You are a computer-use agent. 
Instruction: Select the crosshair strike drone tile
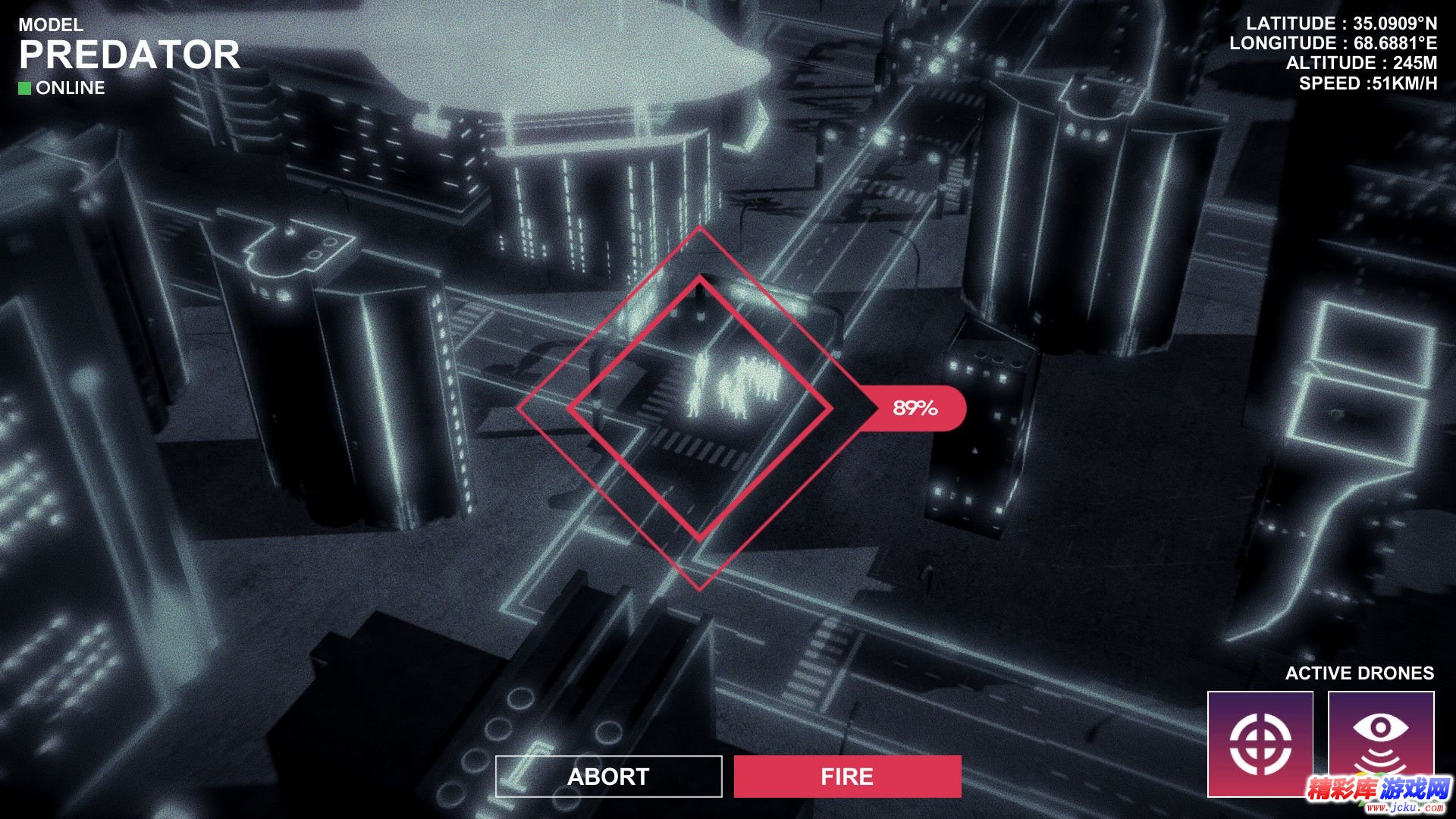[1260, 743]
